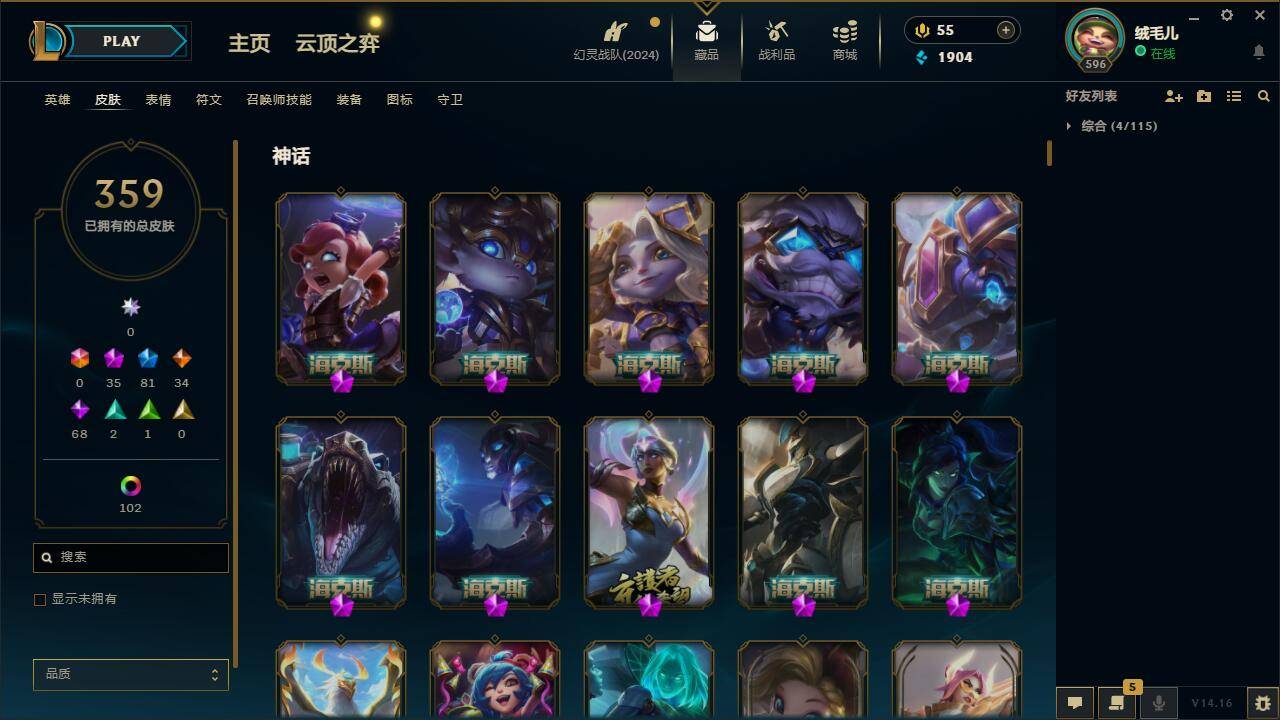
Task: Click the notification bell icon
Action: (x=1258, y=52)
